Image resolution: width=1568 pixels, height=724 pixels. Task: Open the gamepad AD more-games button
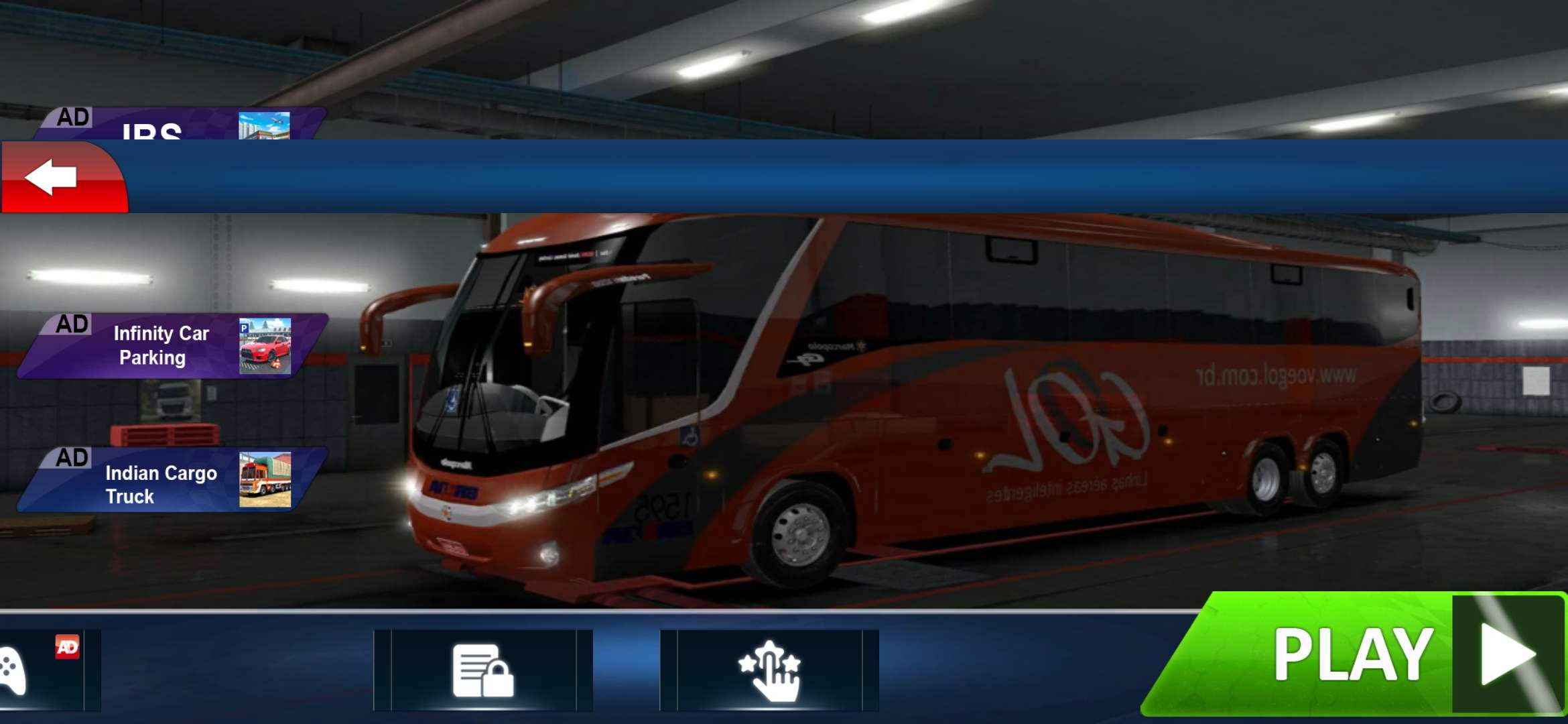pyautogui.click(x=40, y=670)
